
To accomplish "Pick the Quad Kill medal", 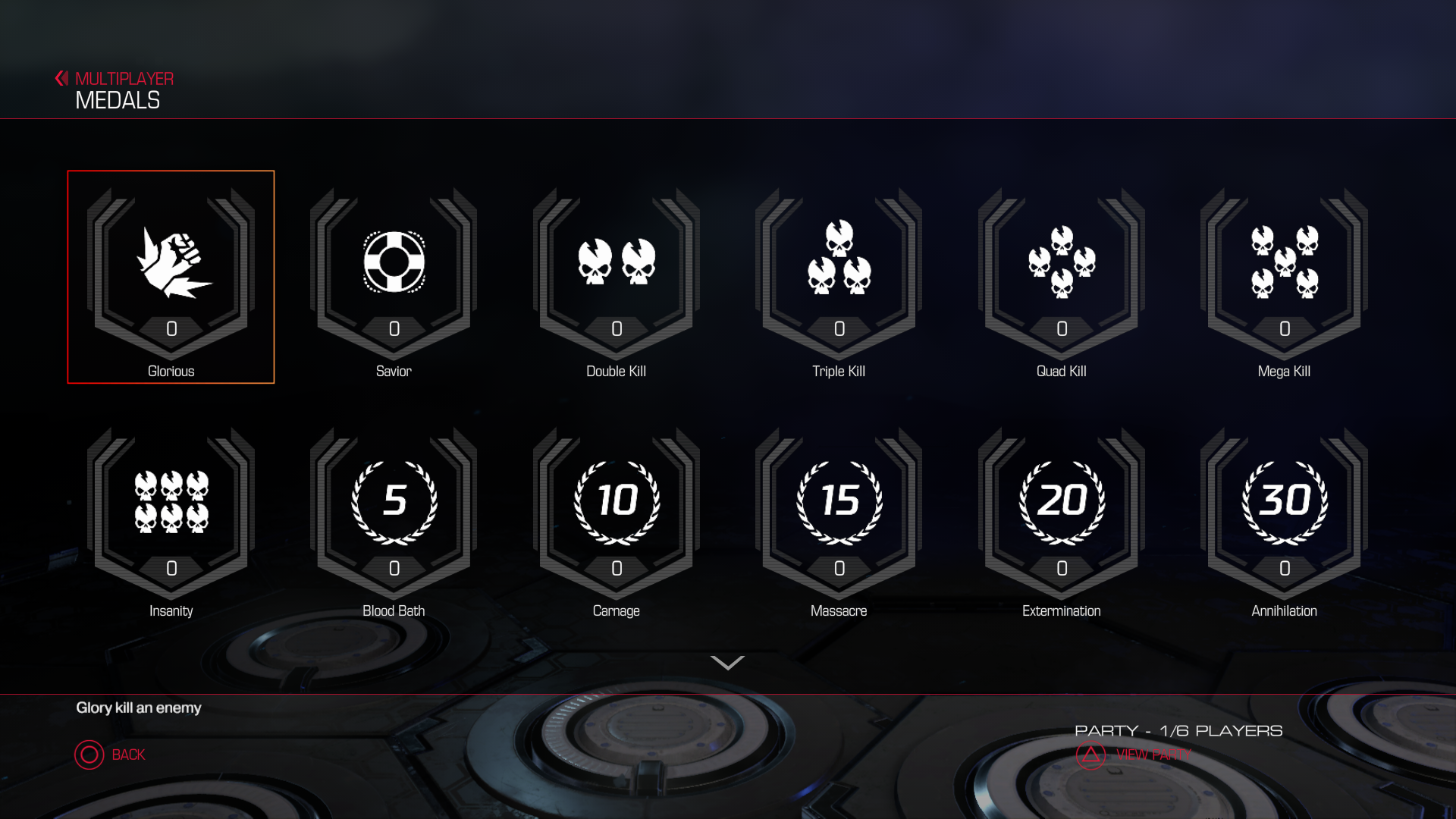I will click(x=1061, y=277).
